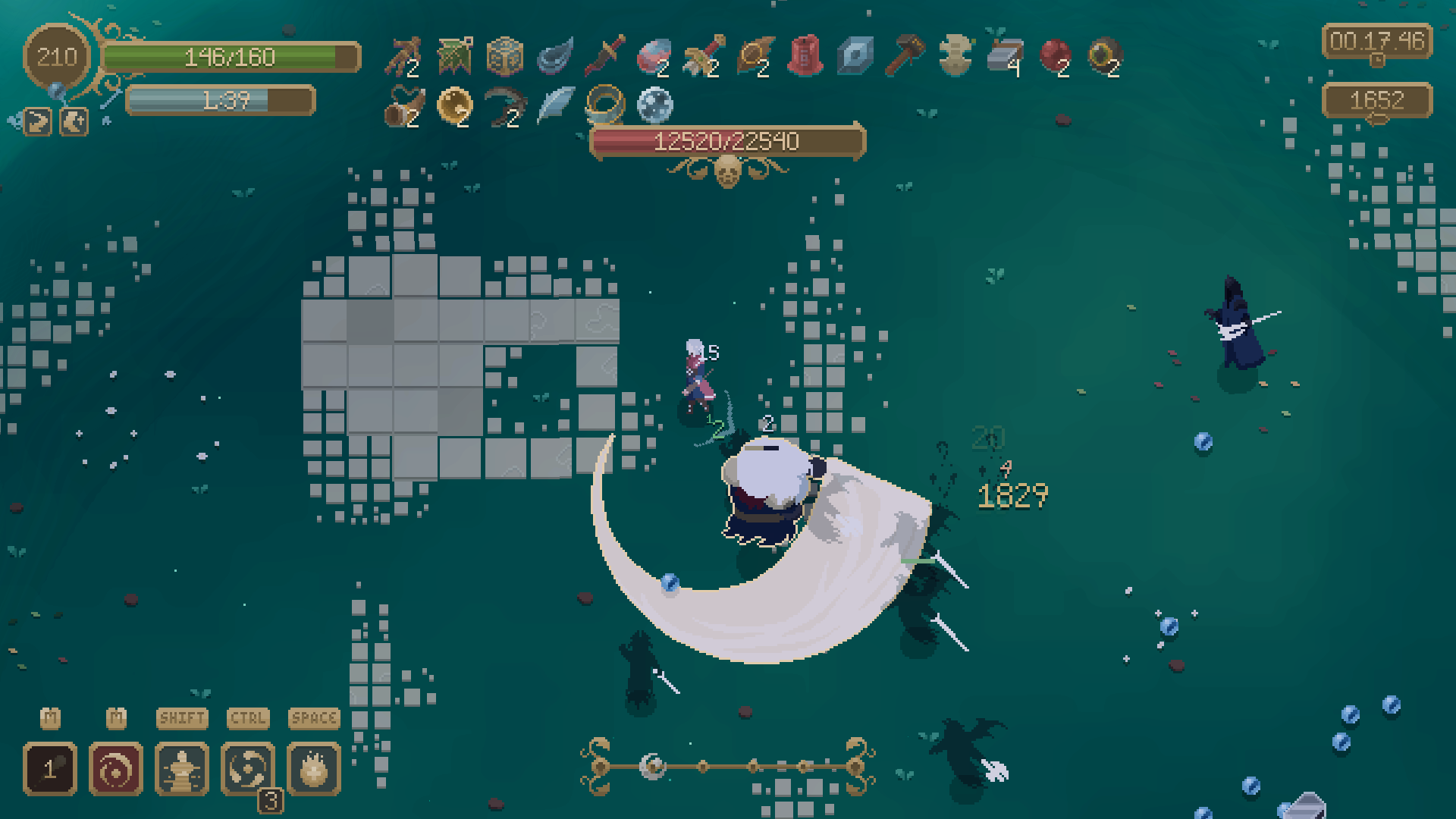Select the carved golden cube item
1456x819 pixels.
504,56
